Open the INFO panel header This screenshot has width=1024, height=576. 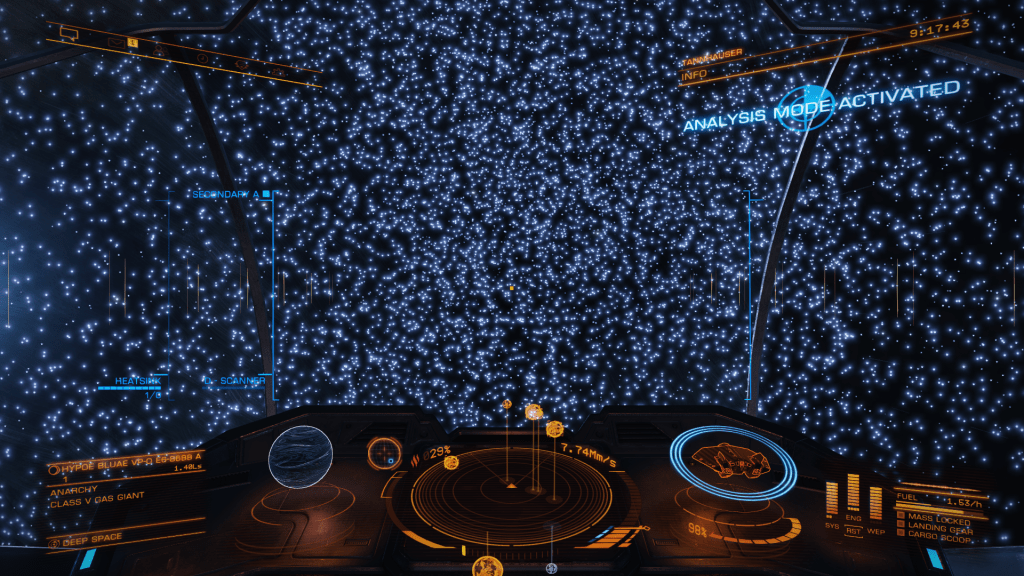[x=694, y=74]
